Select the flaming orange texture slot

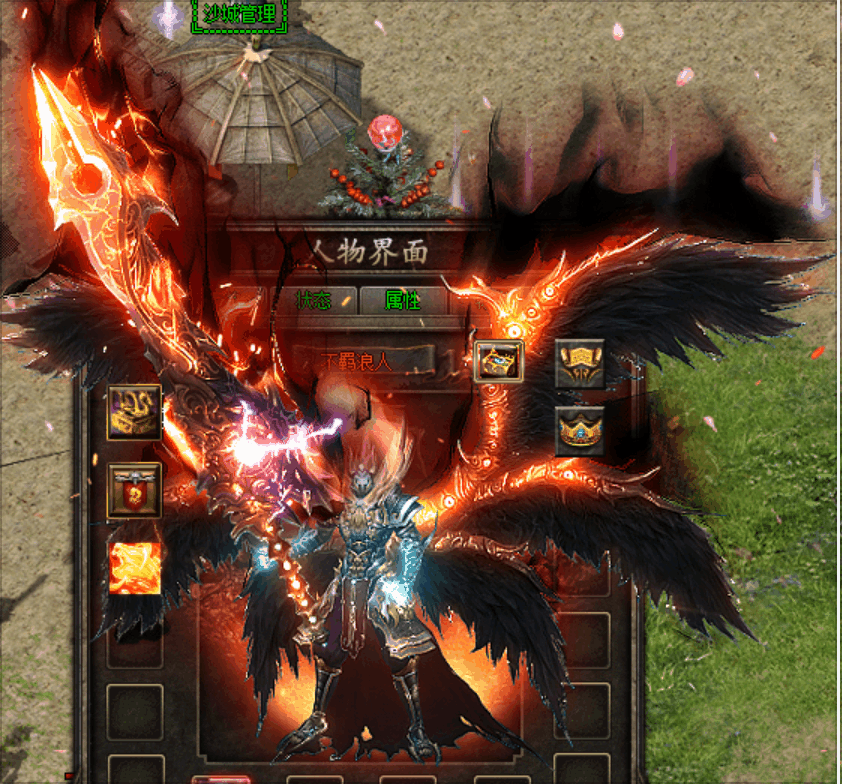[x=134, y=568]
